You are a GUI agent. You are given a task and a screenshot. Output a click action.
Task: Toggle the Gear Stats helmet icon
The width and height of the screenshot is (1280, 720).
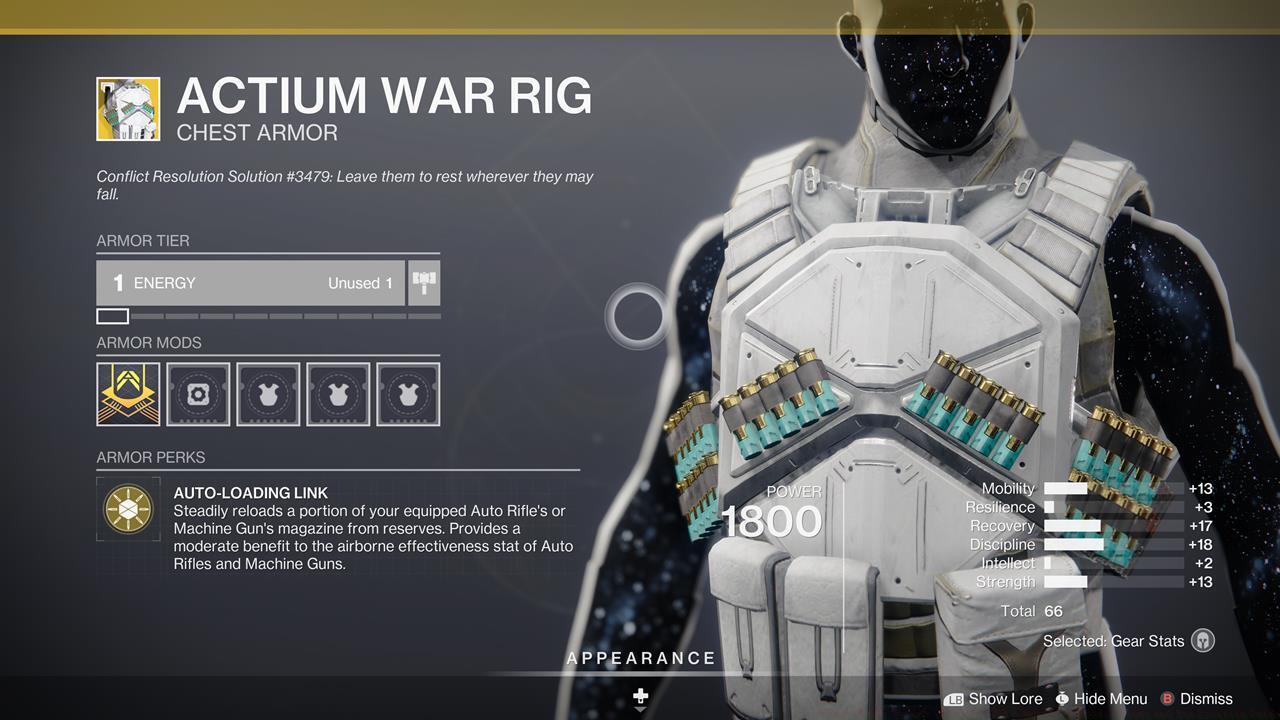tap(1203, 641)
